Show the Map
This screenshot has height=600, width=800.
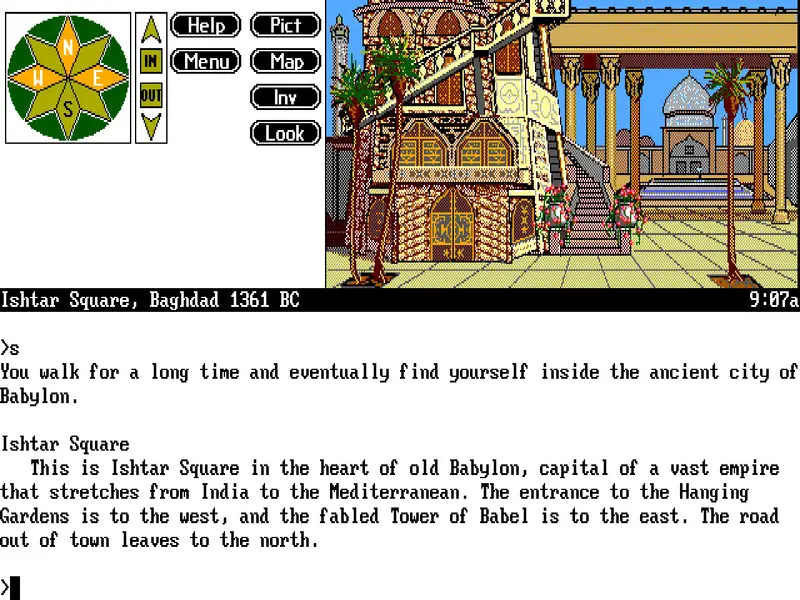[x=285, y=62]
